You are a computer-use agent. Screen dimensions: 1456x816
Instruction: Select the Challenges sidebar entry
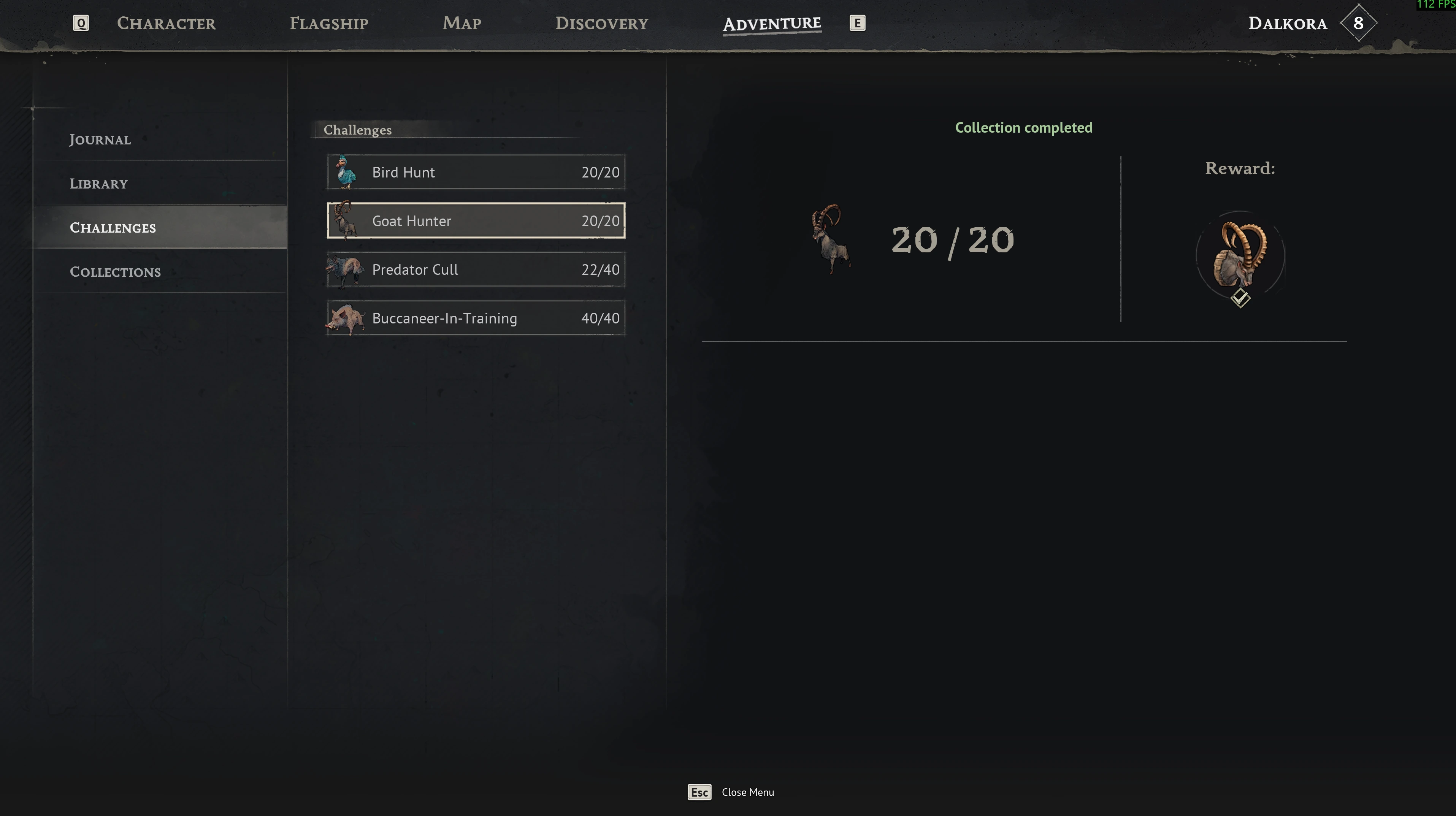pos(113,228)
